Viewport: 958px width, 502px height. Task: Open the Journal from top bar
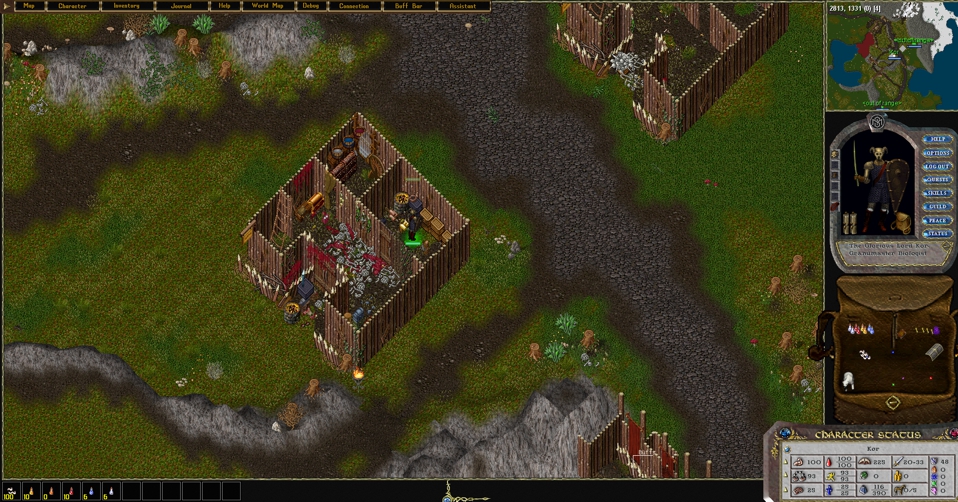(x=181, y=6)
